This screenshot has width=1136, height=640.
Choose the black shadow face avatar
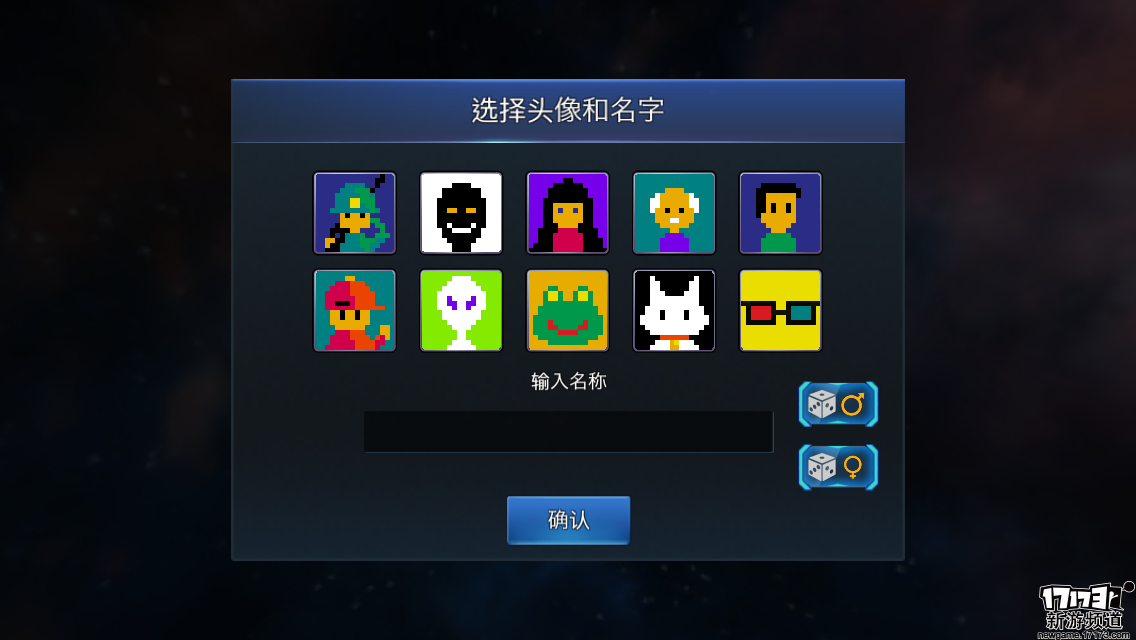[x=461, y=213]
